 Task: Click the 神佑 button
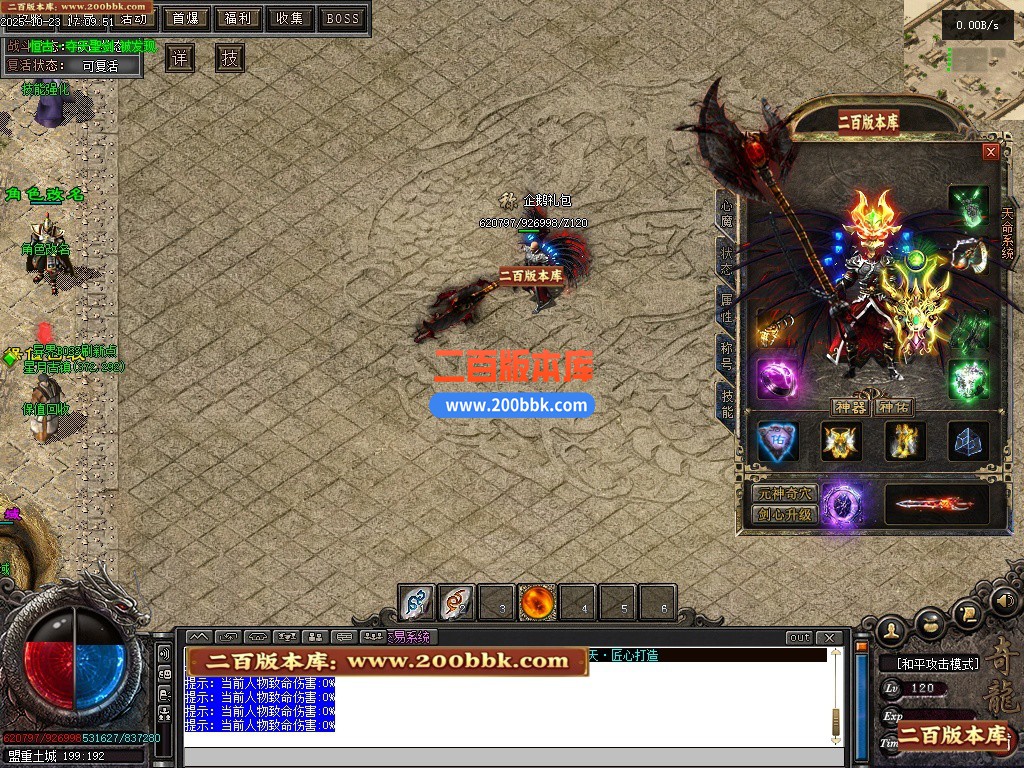tap(893, 407)
